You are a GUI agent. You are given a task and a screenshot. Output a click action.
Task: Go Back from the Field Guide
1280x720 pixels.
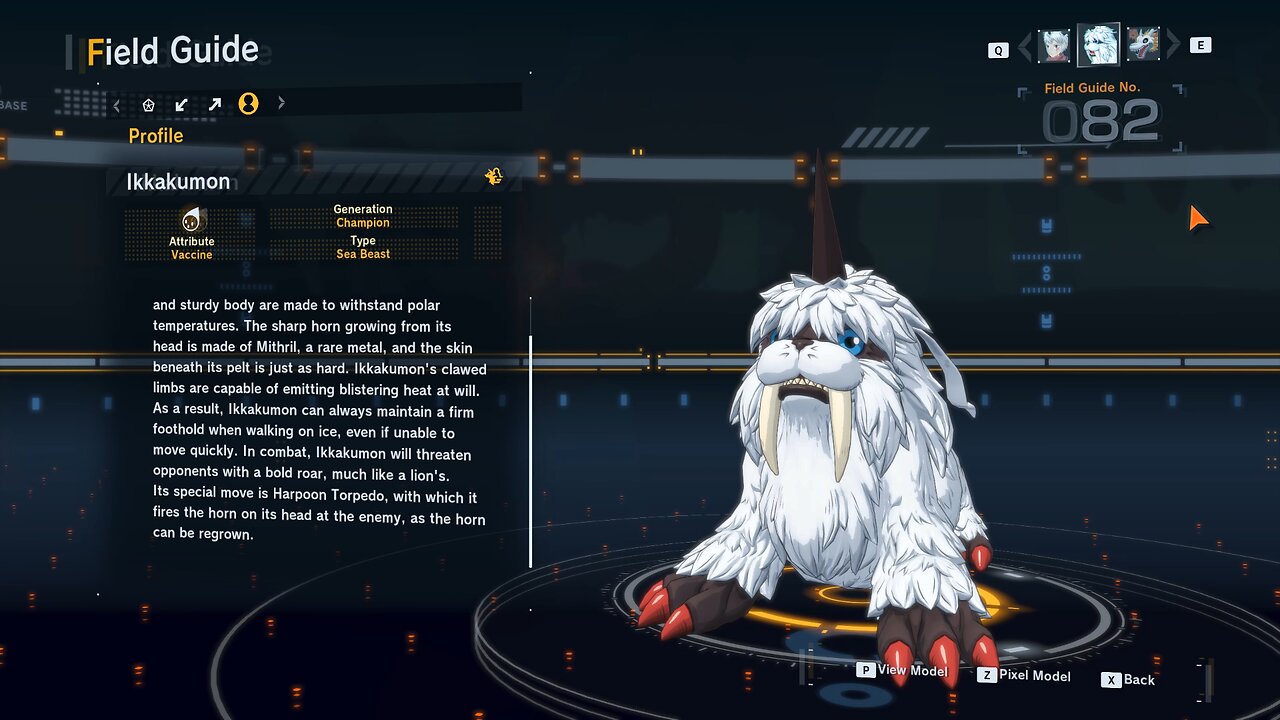(x=1128, y=680)
